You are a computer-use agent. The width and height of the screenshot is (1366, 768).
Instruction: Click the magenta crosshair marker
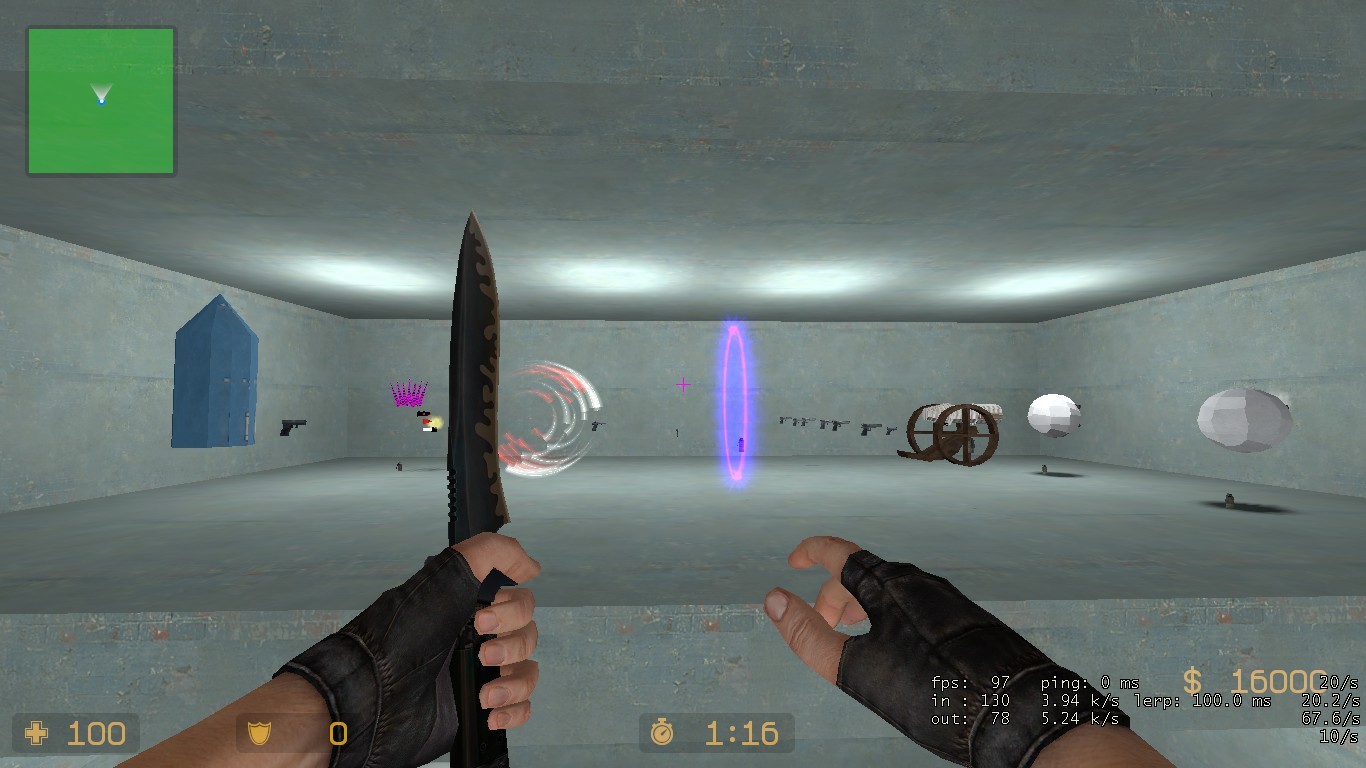pyautogui.click(x=682, y=384)
